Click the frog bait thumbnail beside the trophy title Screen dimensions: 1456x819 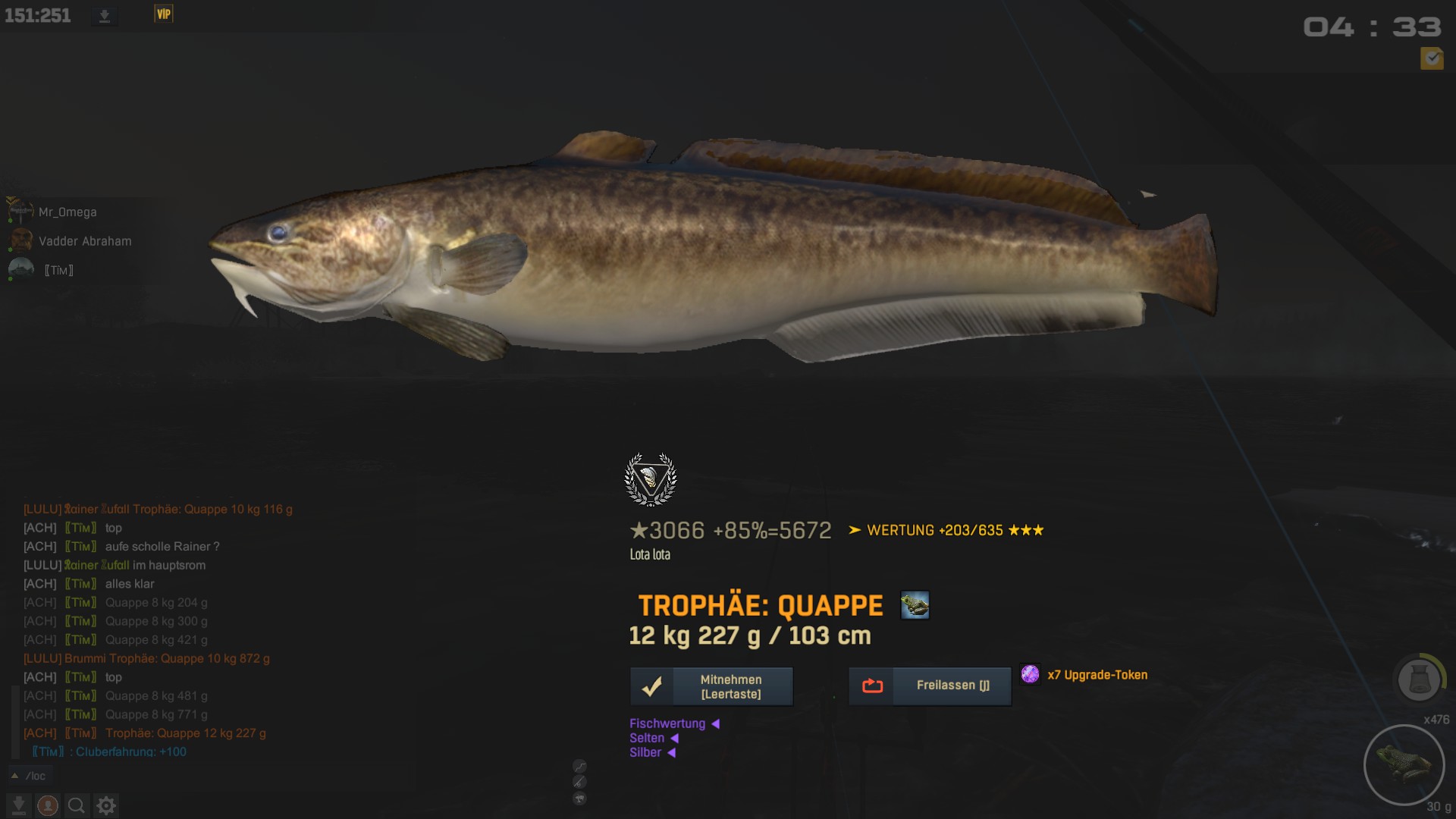tap(915, 605)
